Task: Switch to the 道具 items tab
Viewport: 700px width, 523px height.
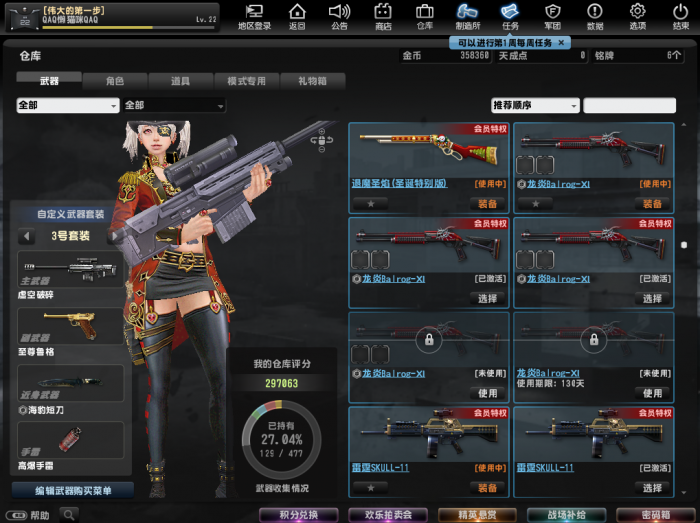Action: tap(179, 80)
